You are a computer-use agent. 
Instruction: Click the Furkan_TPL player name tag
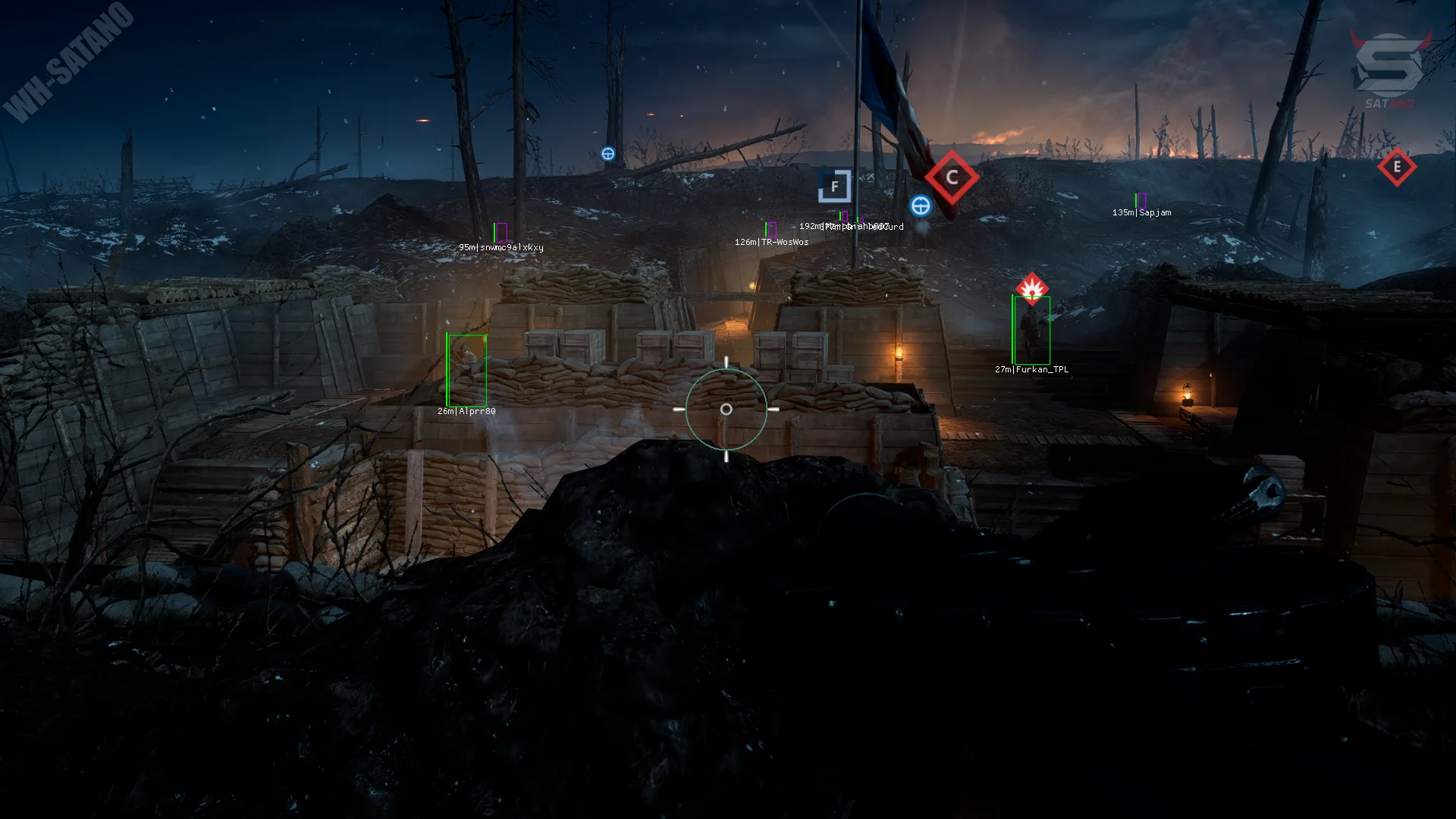tap(1031, 370)
